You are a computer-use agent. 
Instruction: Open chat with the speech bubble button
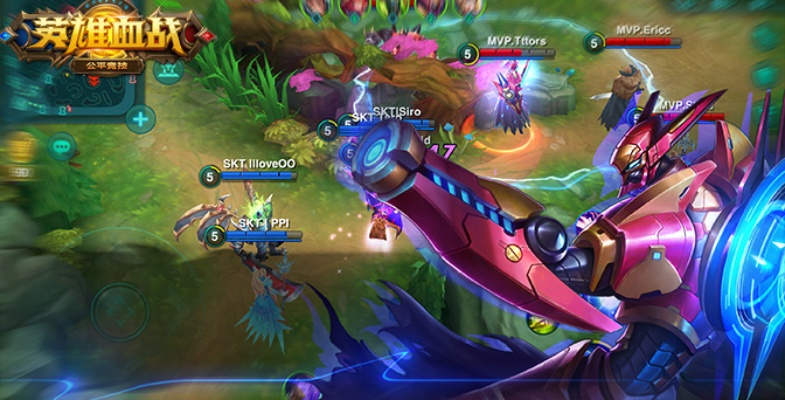click(62, 147)
